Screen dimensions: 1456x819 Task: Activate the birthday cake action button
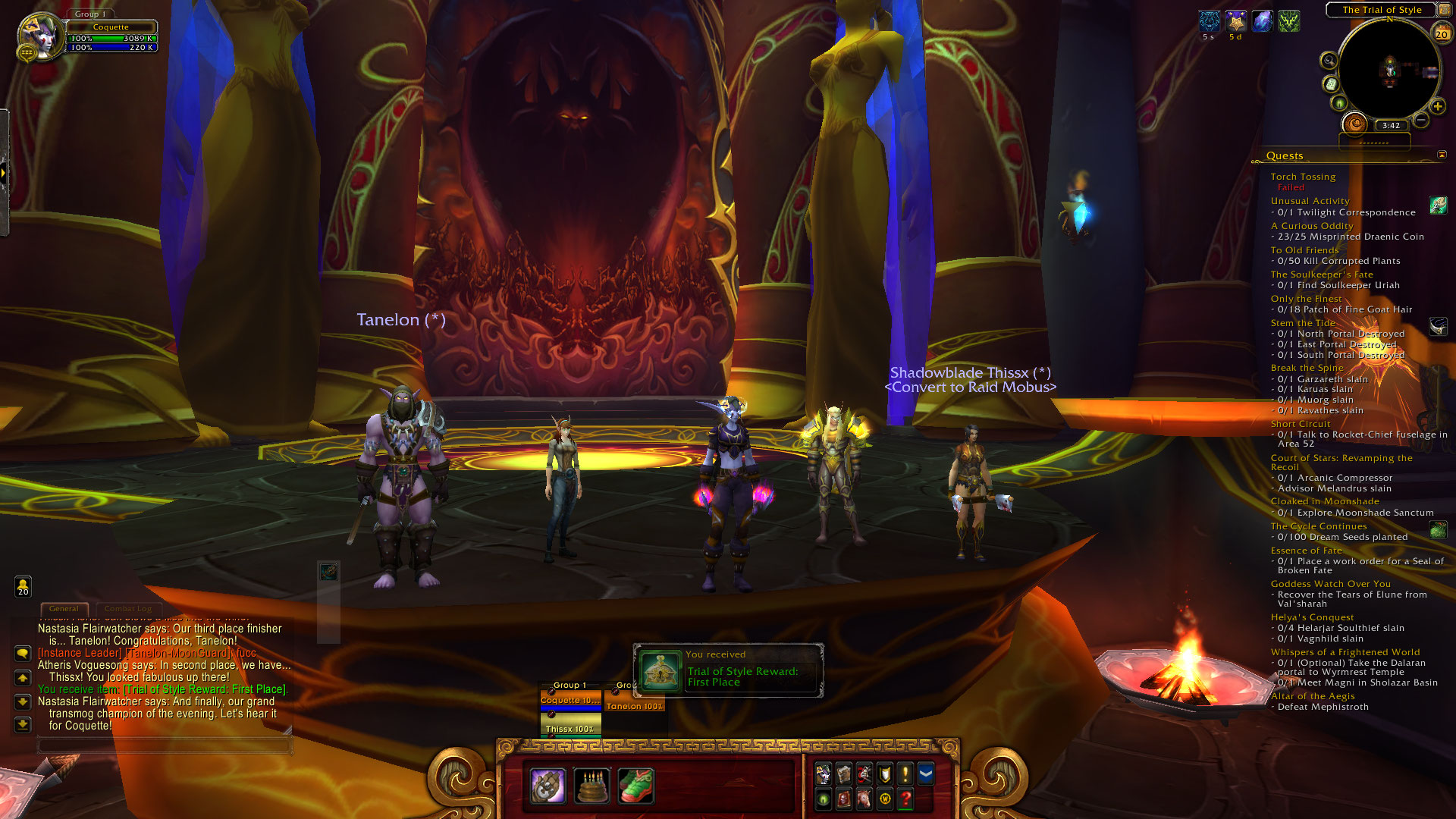(x=592, y=786)
